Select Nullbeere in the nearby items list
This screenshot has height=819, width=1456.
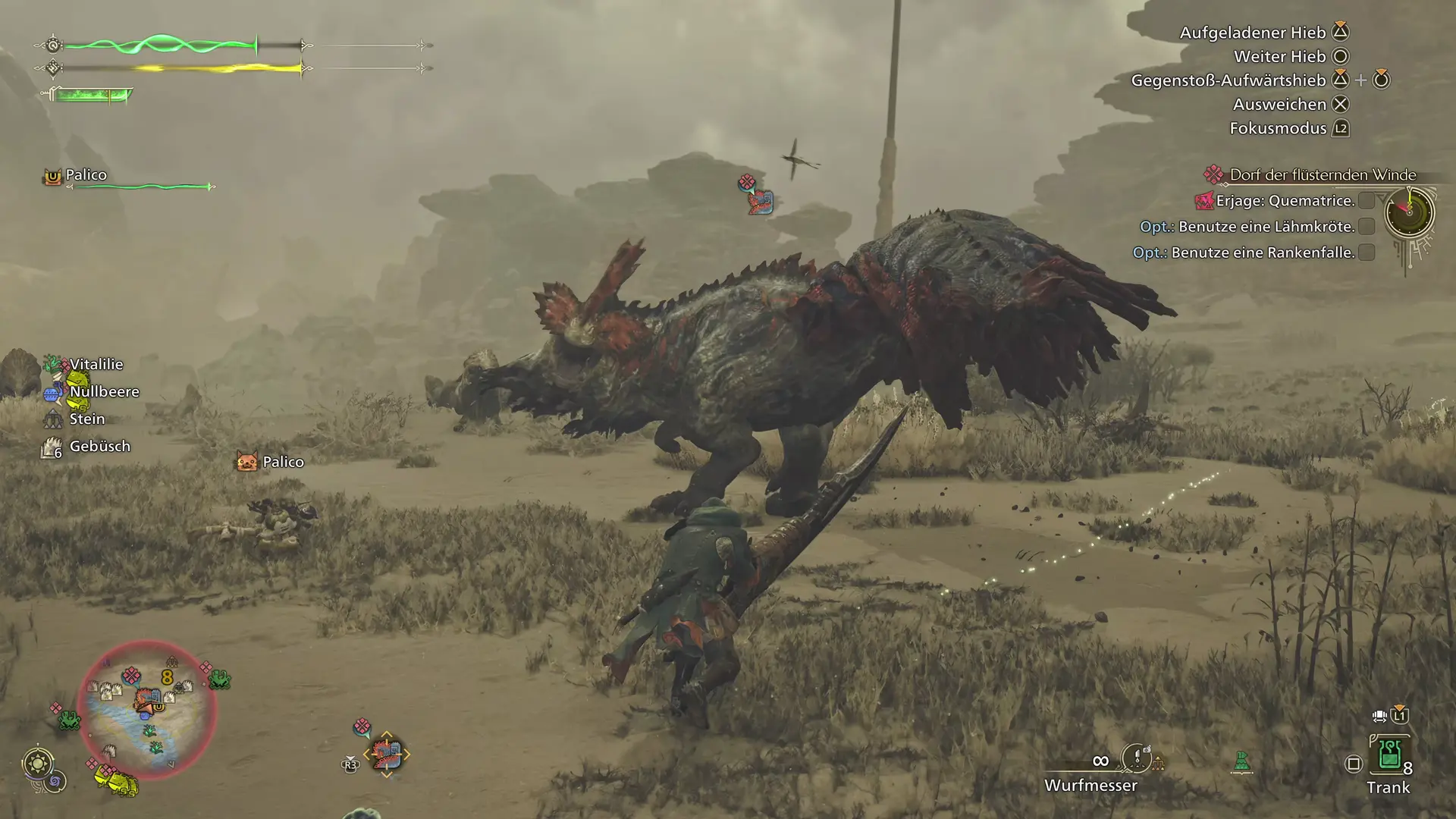[104, 392]
